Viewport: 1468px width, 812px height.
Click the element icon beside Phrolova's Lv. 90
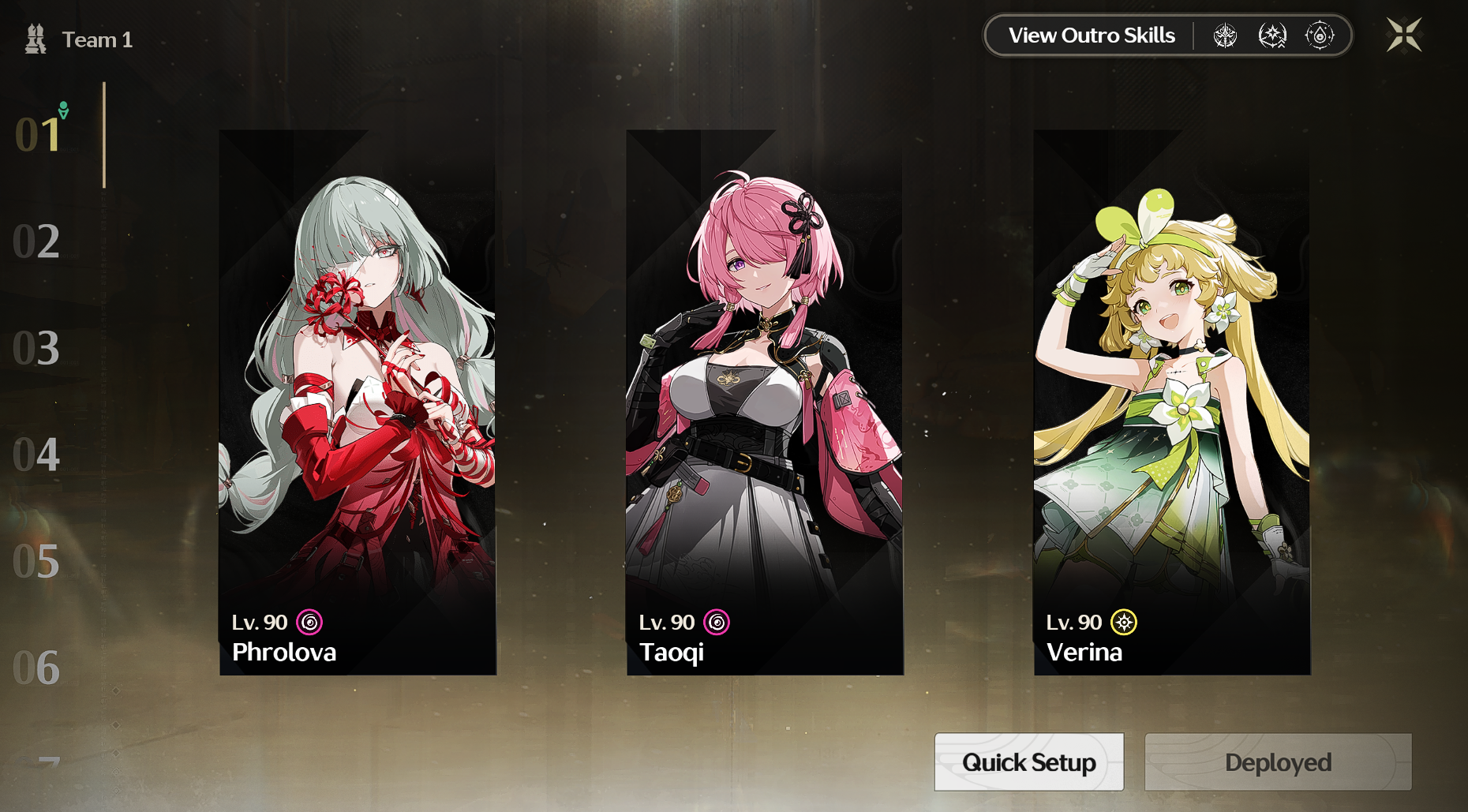tap(310, 623)
